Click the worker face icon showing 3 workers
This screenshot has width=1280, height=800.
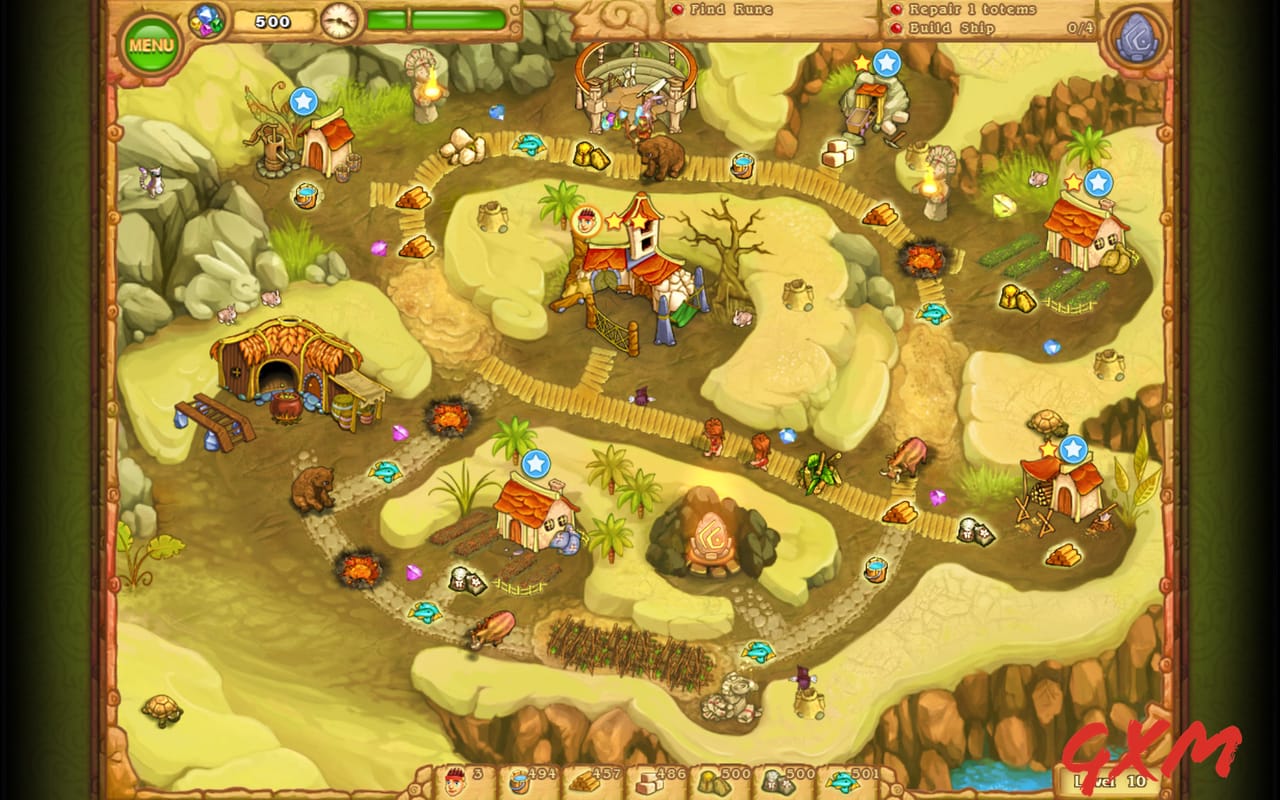point(455,783)
